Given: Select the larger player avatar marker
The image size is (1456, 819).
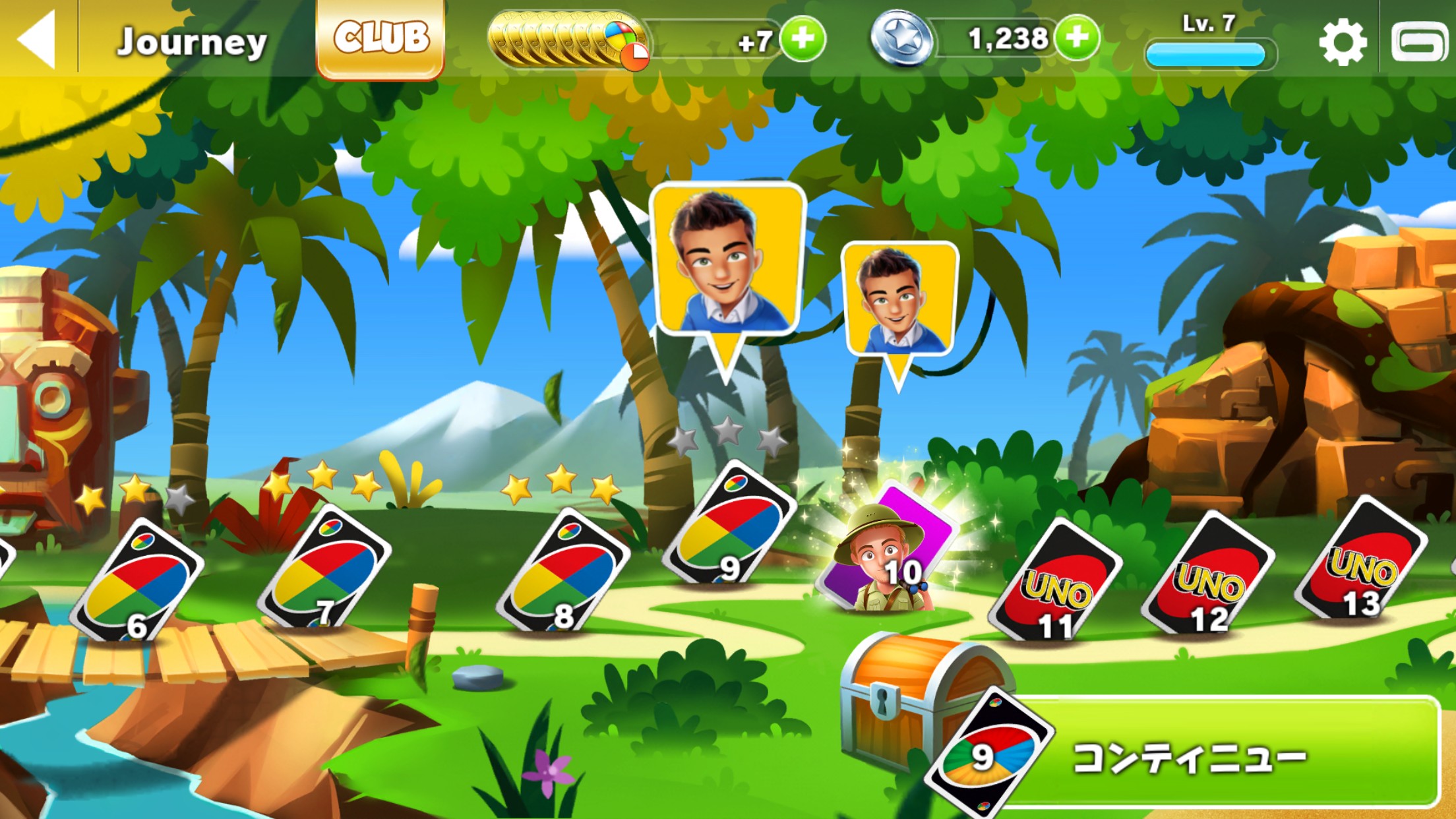Looking at the screenshot, I should coord(727,264).
